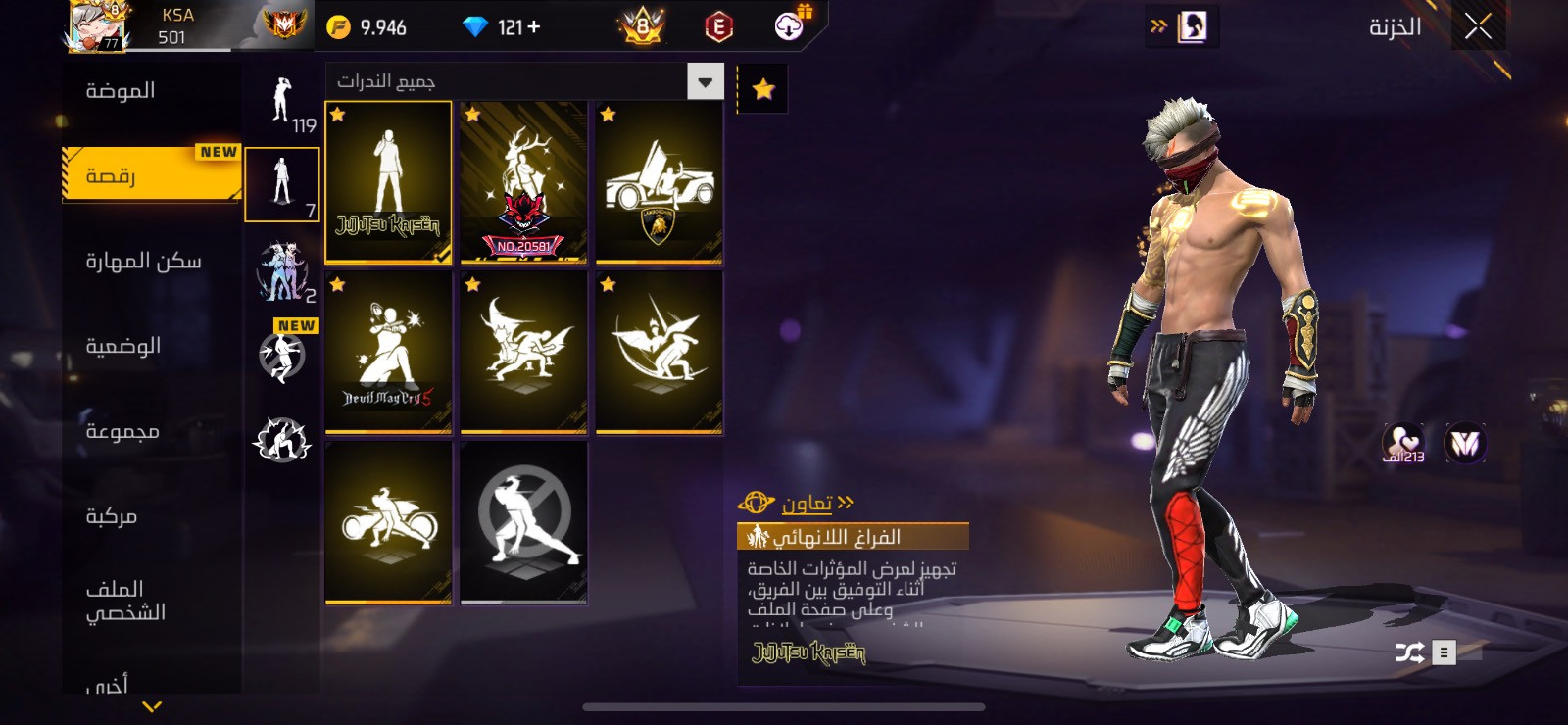The height and width of the screenshot is (725, 1568).
Task: Select the الوضعية category
Action: tap(123, 346)
